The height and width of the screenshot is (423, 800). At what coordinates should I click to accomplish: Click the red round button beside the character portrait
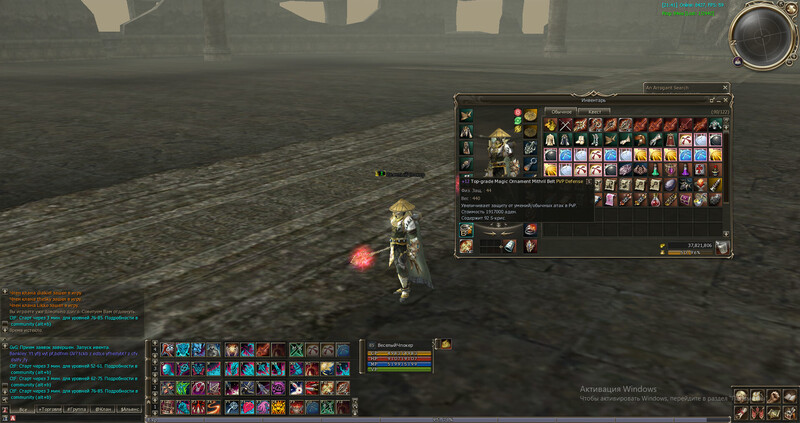pyautogui.click(x=518, y=111)
